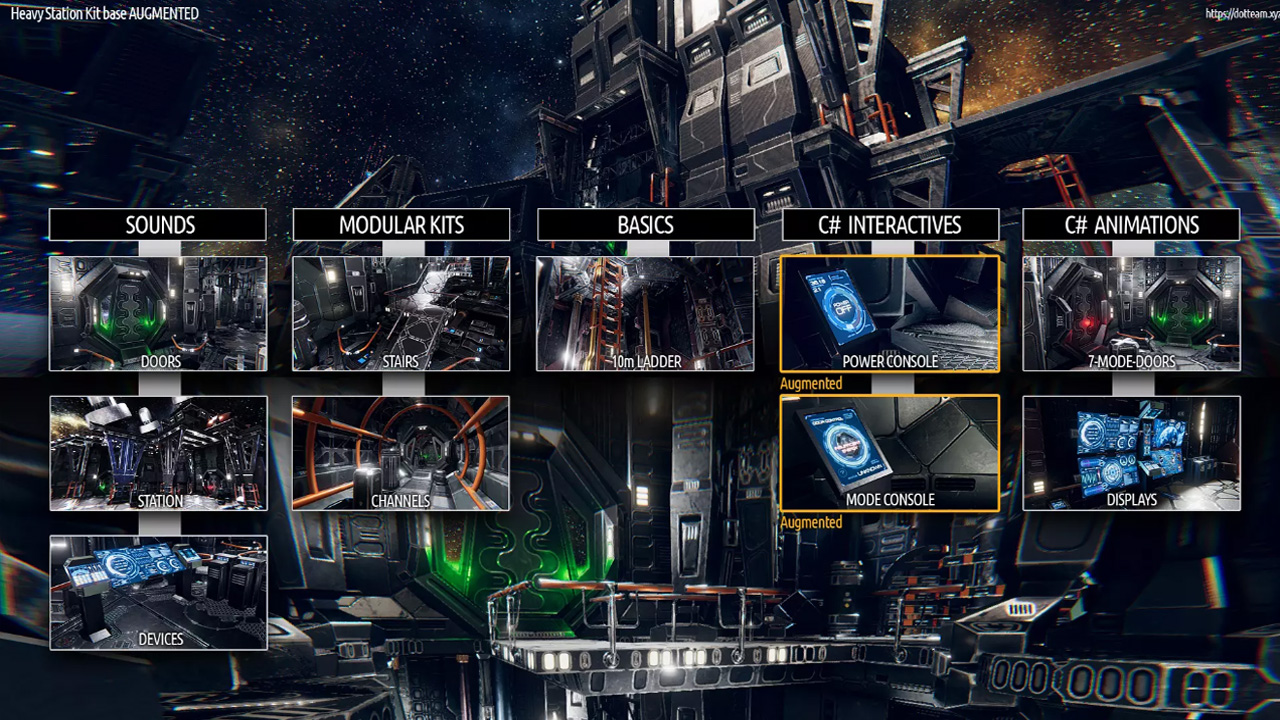Choose the BASICS category header
Image resolution: width=1280 pixels, height=720 pixels.
[645, 225]
